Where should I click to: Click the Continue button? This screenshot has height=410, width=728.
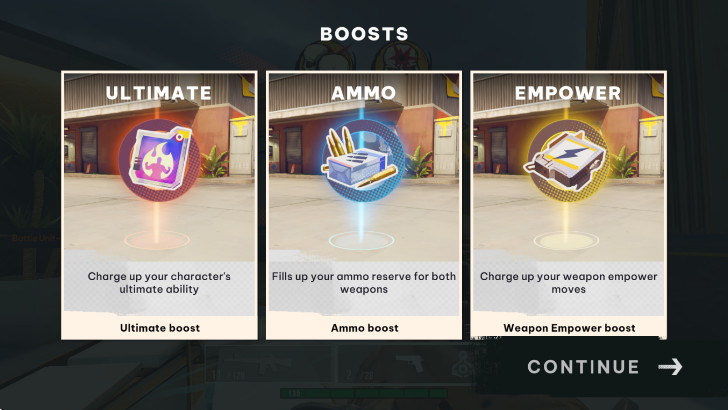click(604, 367)
